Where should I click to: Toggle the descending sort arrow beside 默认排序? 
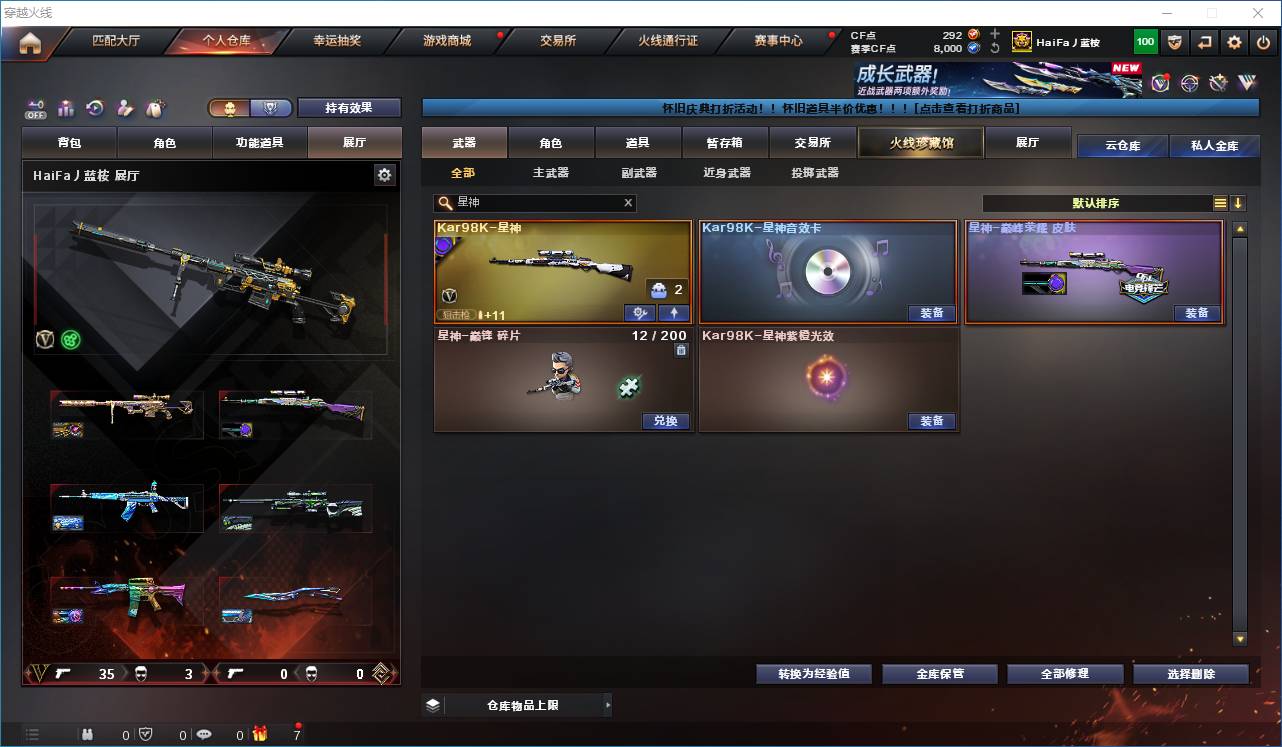click(1240, 203)
